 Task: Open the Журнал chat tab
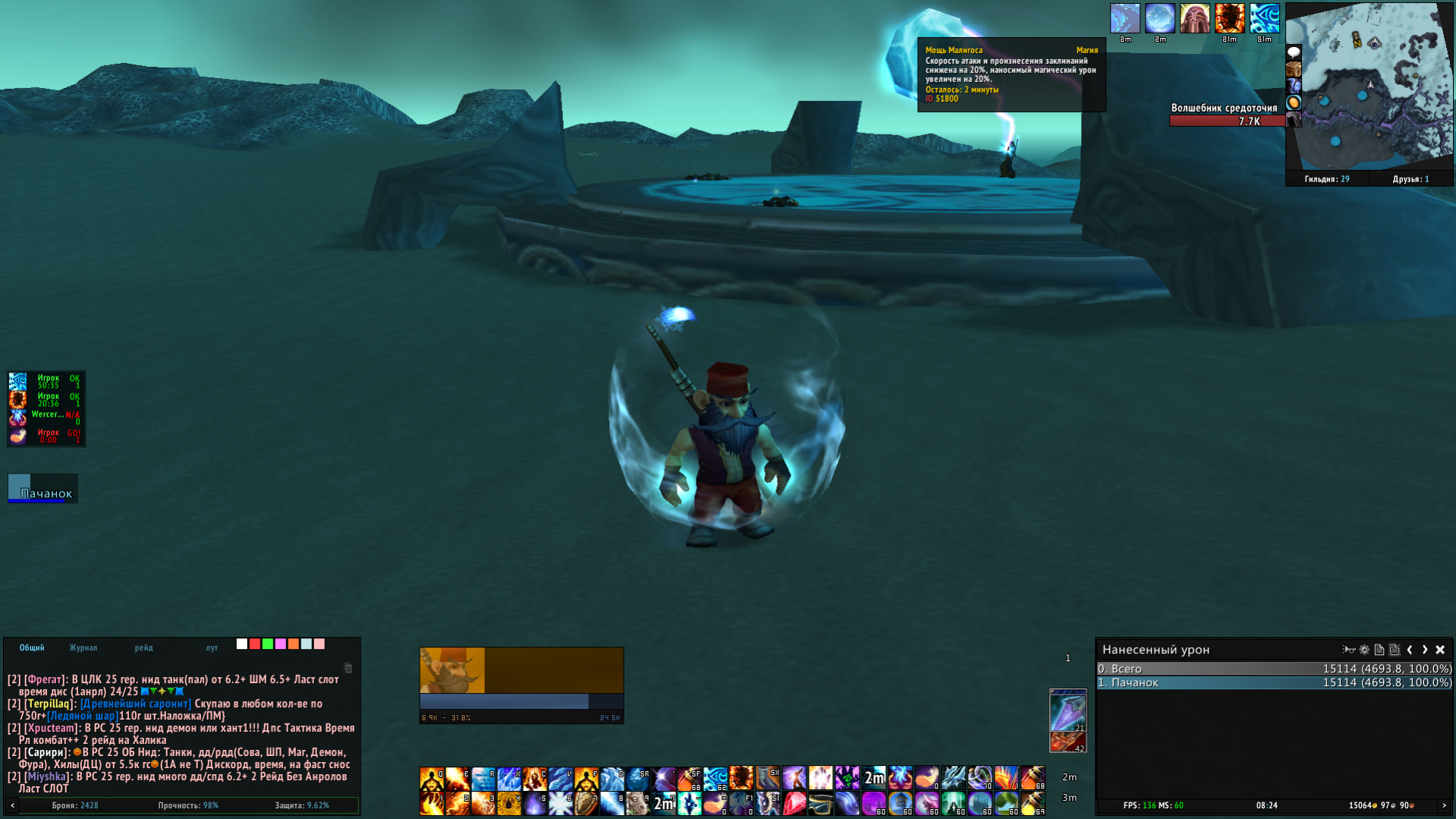83,647
